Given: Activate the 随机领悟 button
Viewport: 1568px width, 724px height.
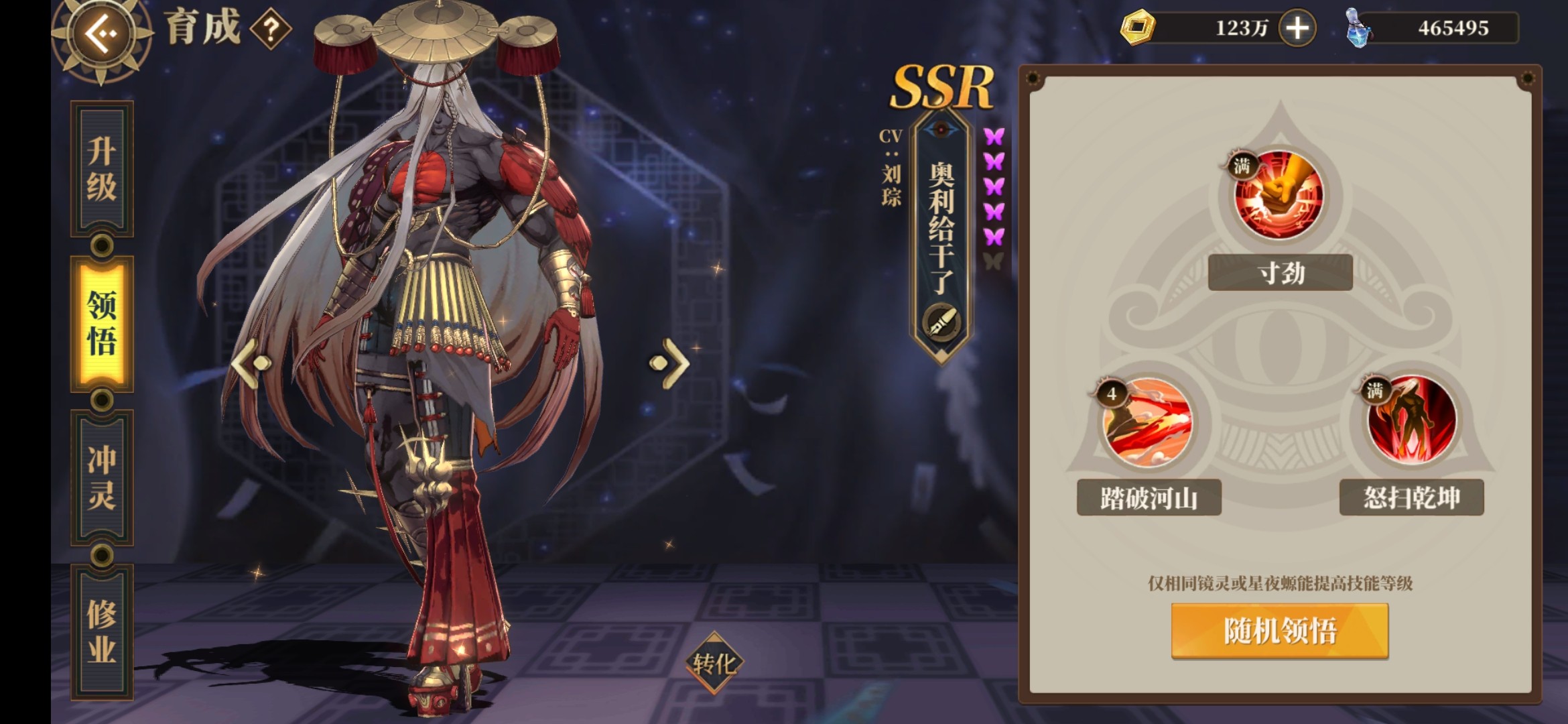Looking at the screenshot, I should click(1279, 631).
